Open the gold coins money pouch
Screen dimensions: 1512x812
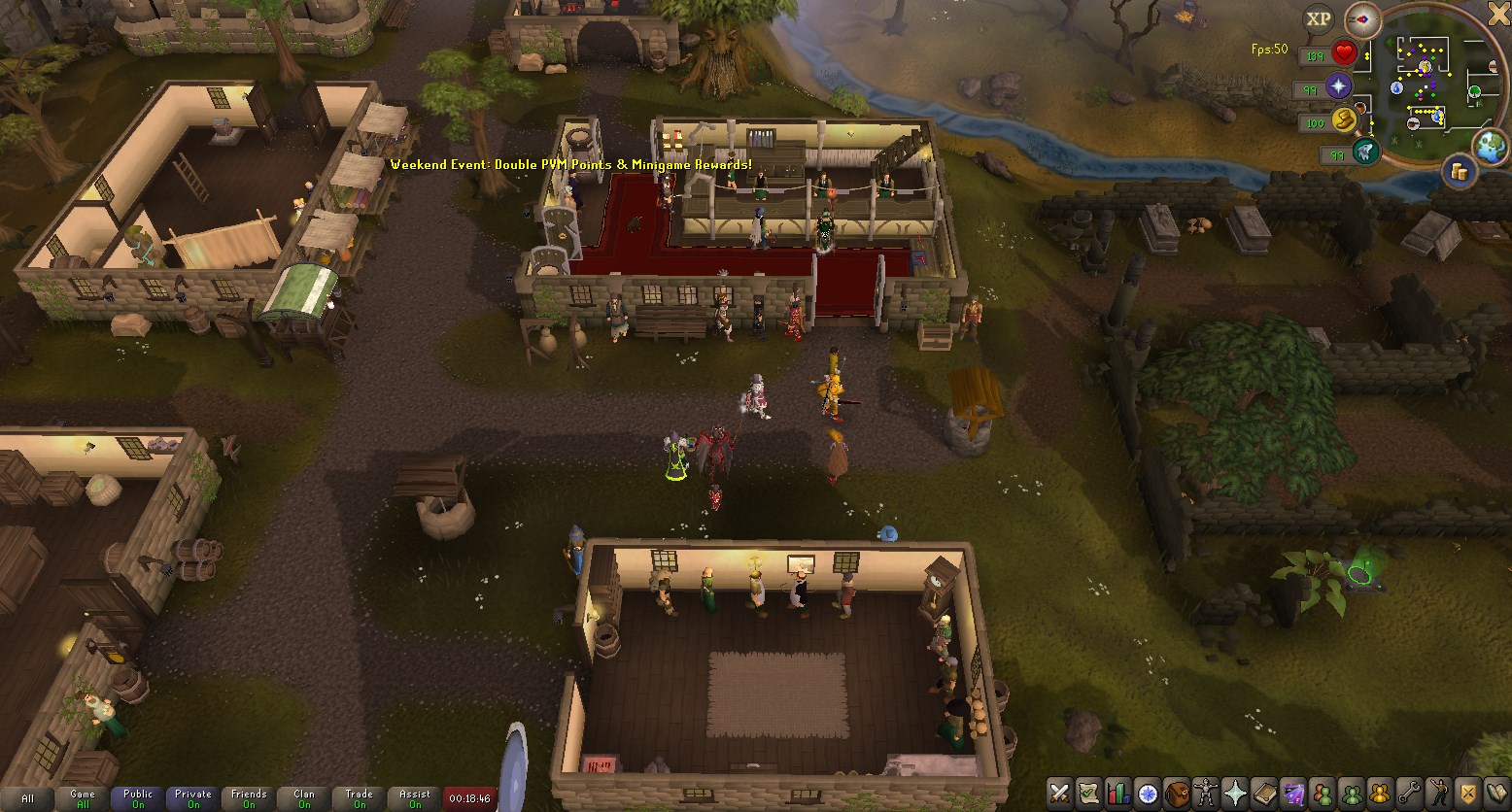[x=1459, y=172]
